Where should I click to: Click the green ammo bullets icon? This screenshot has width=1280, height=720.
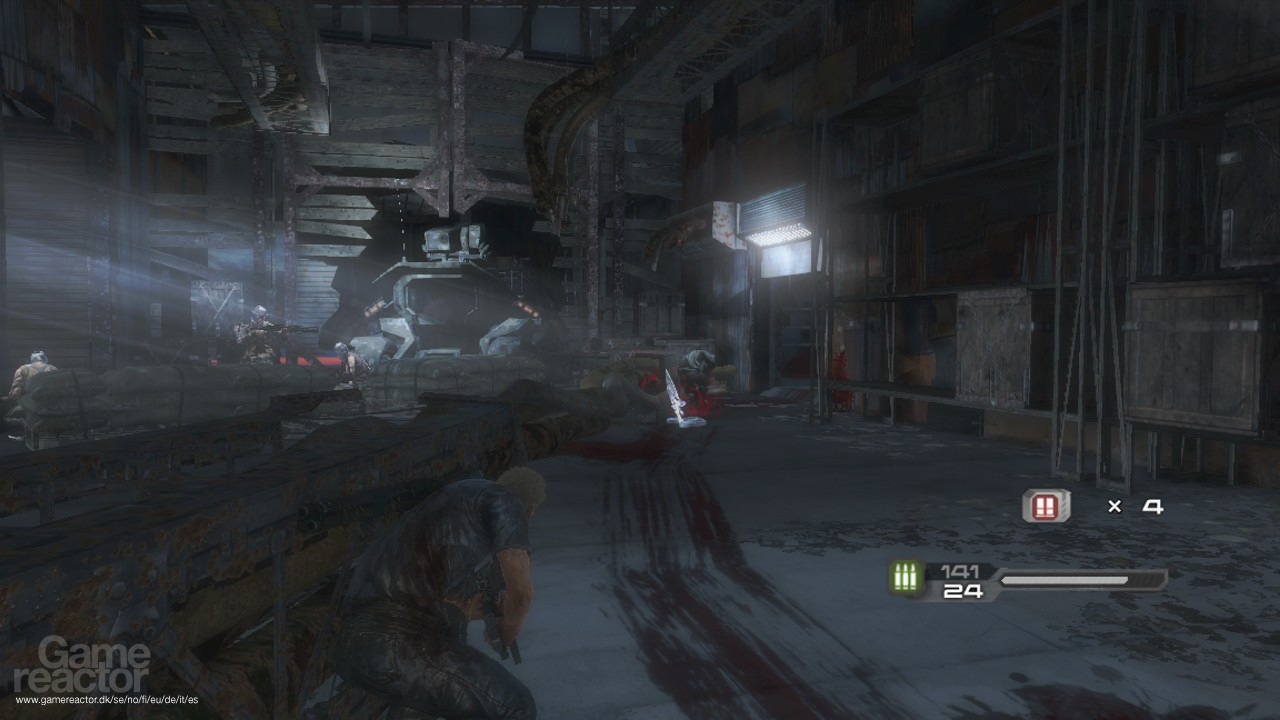[x=906, y=578]
